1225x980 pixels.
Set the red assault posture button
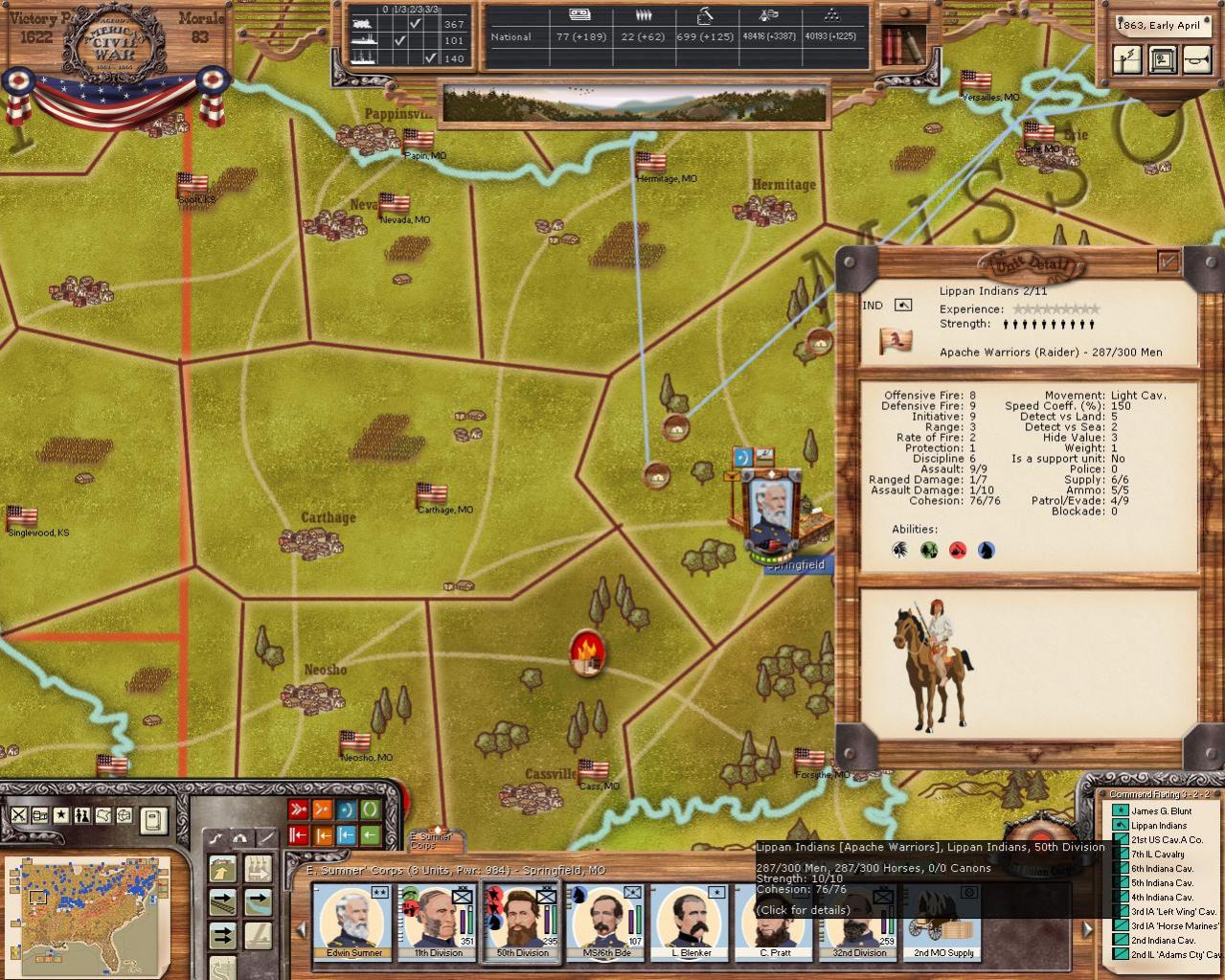pos(298,809)
